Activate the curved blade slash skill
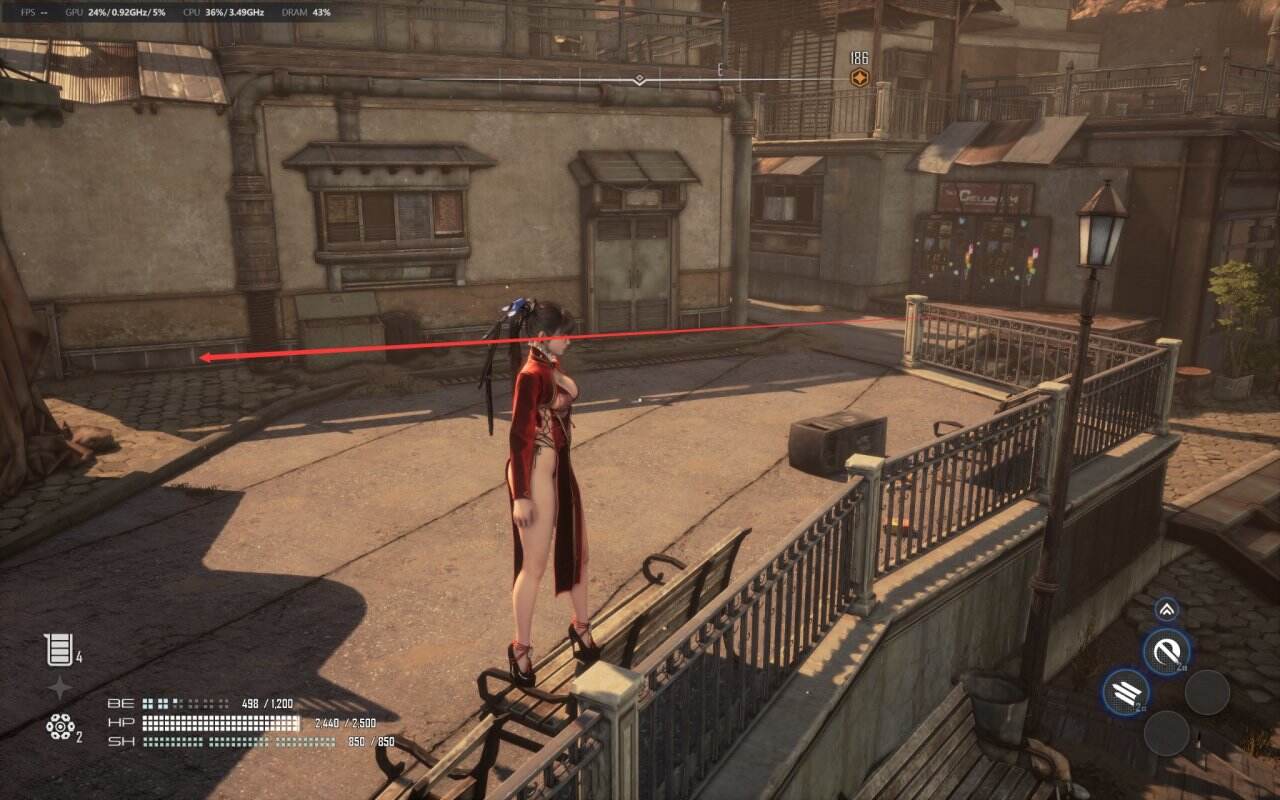 pos(1166,652)
